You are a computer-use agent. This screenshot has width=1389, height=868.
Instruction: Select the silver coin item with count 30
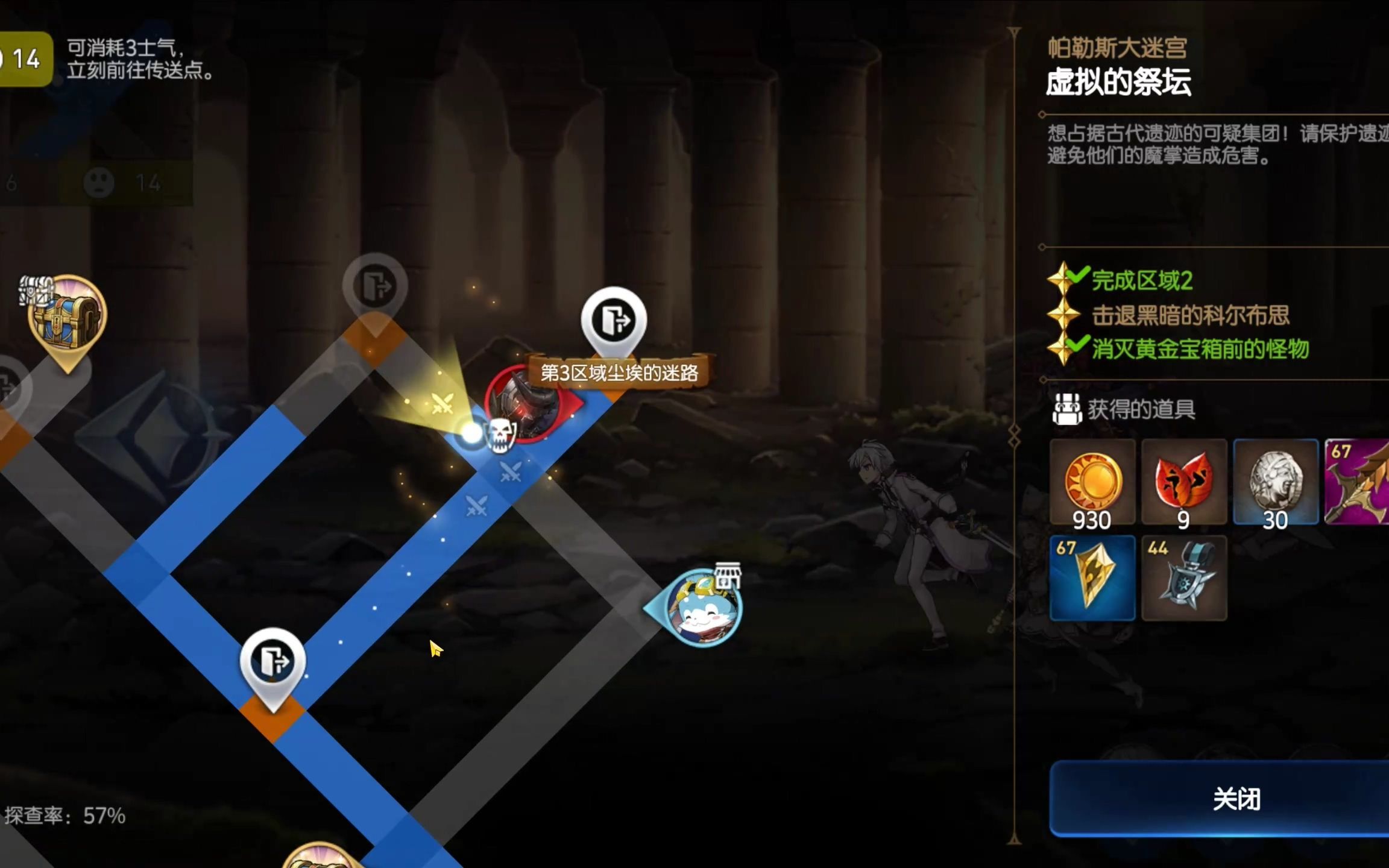(1276, 482)
